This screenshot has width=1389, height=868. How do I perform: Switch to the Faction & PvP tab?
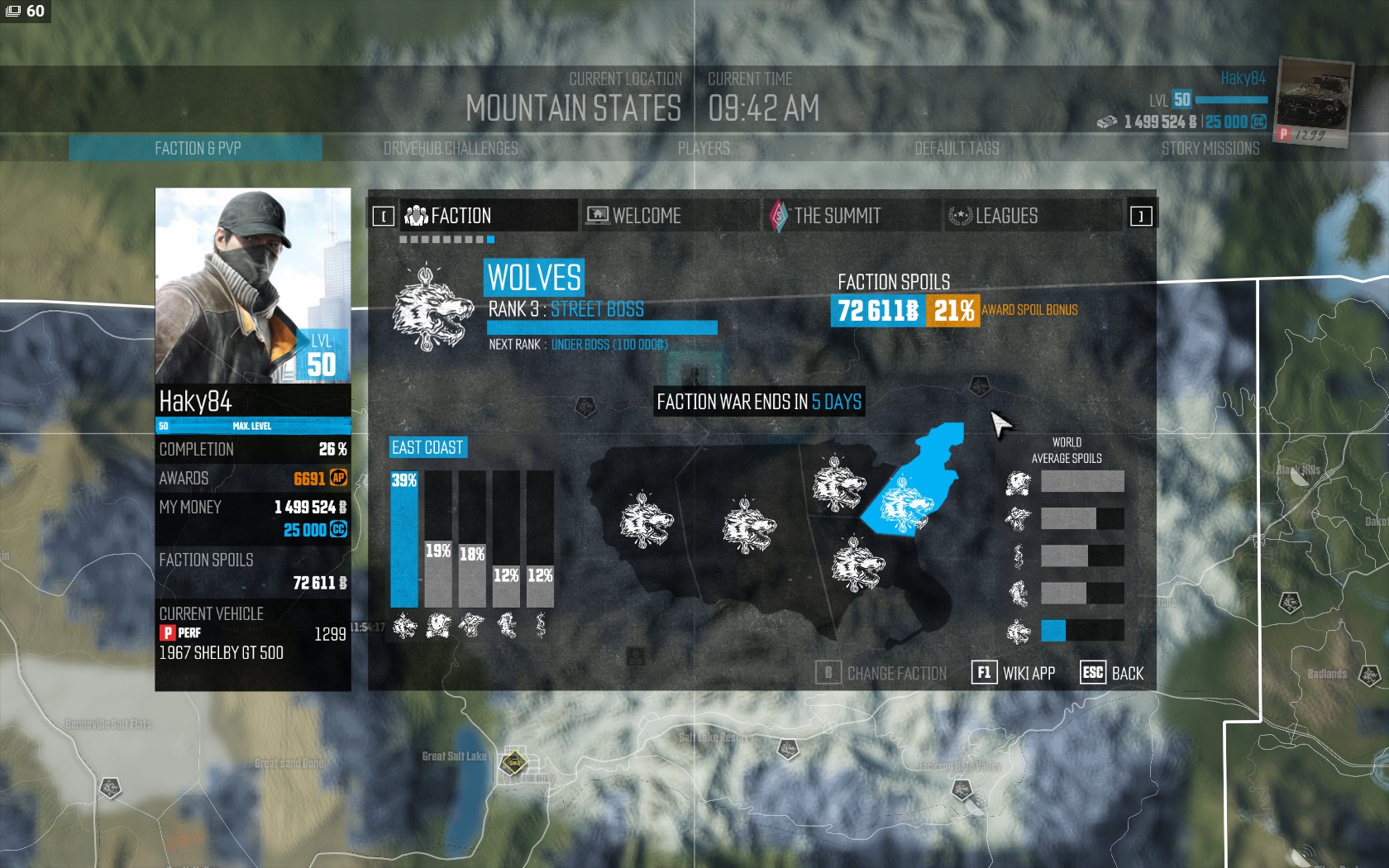point(197,149)
